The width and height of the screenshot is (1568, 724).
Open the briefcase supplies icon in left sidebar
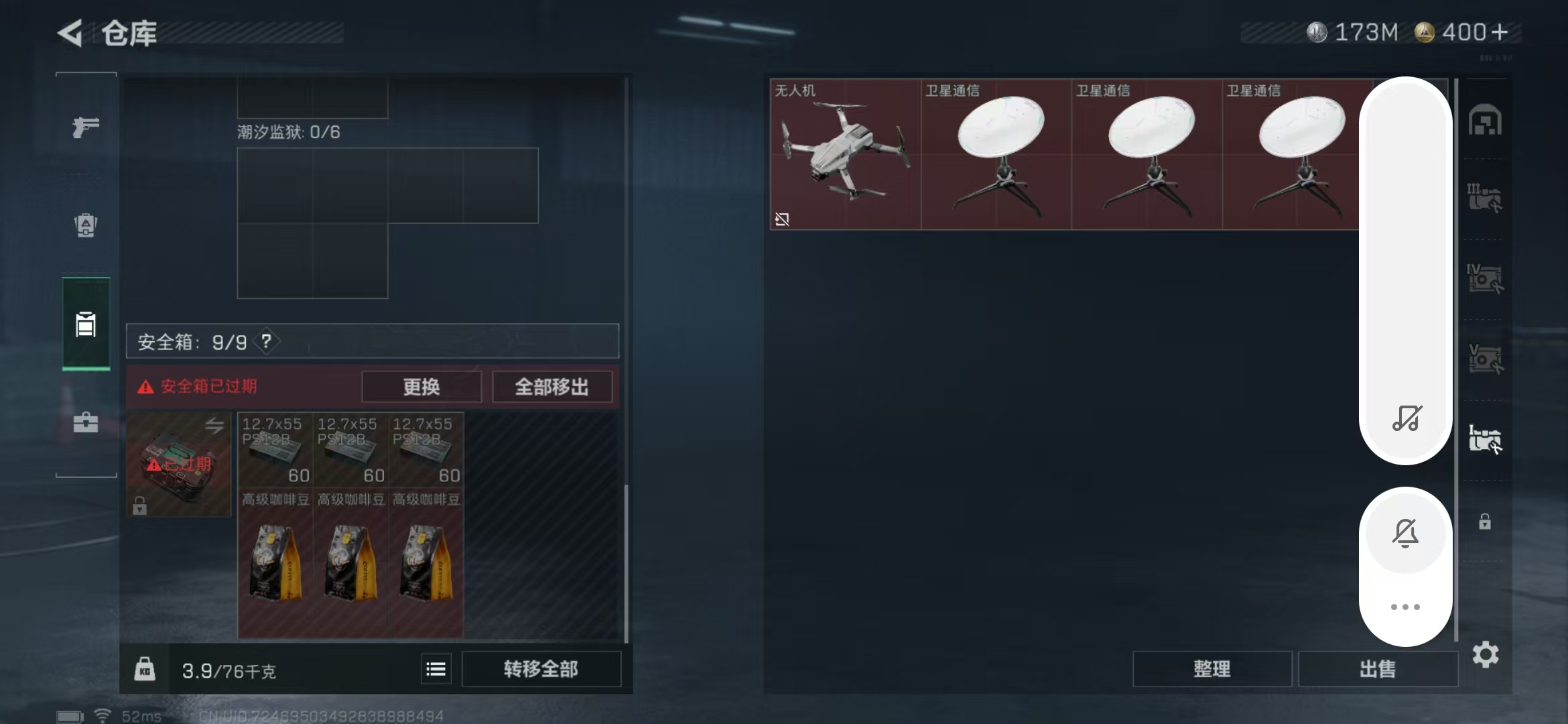85,422
